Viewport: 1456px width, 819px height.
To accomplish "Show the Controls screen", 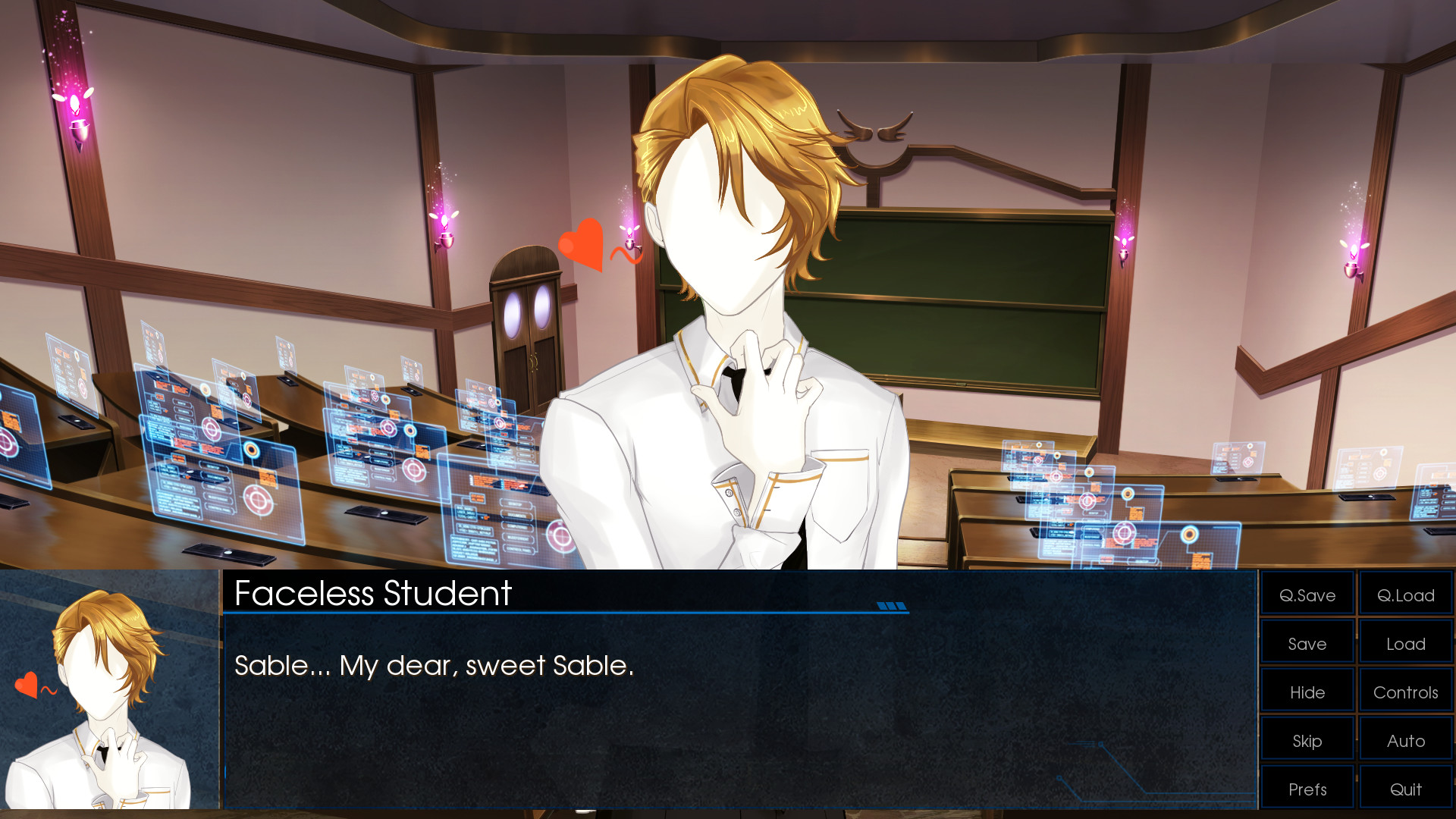I will pyautogui.click(x=1405, y=692).
